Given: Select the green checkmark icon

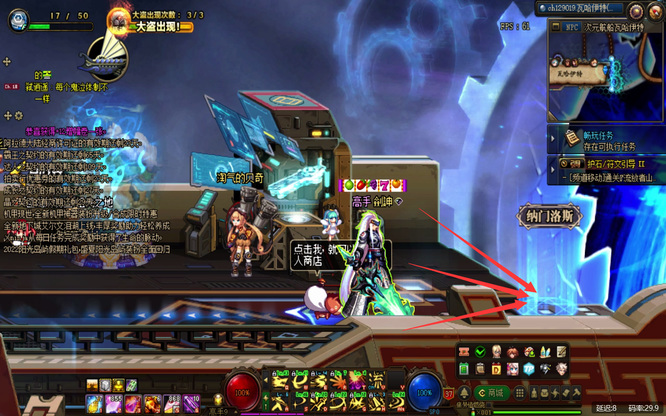Looking at the screenshot, I should pos(481,352).
